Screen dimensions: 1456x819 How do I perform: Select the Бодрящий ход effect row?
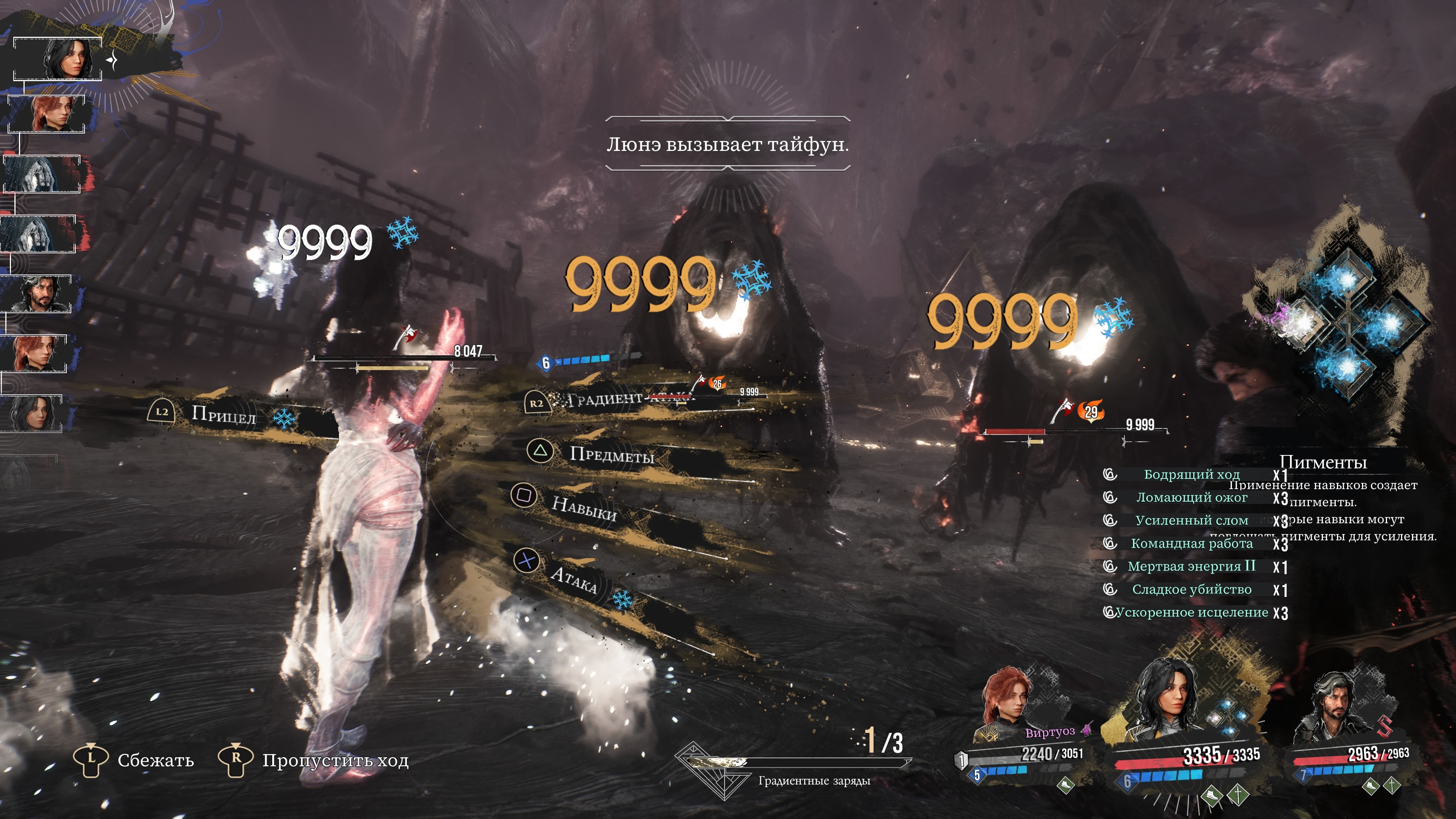(1191, 474)
